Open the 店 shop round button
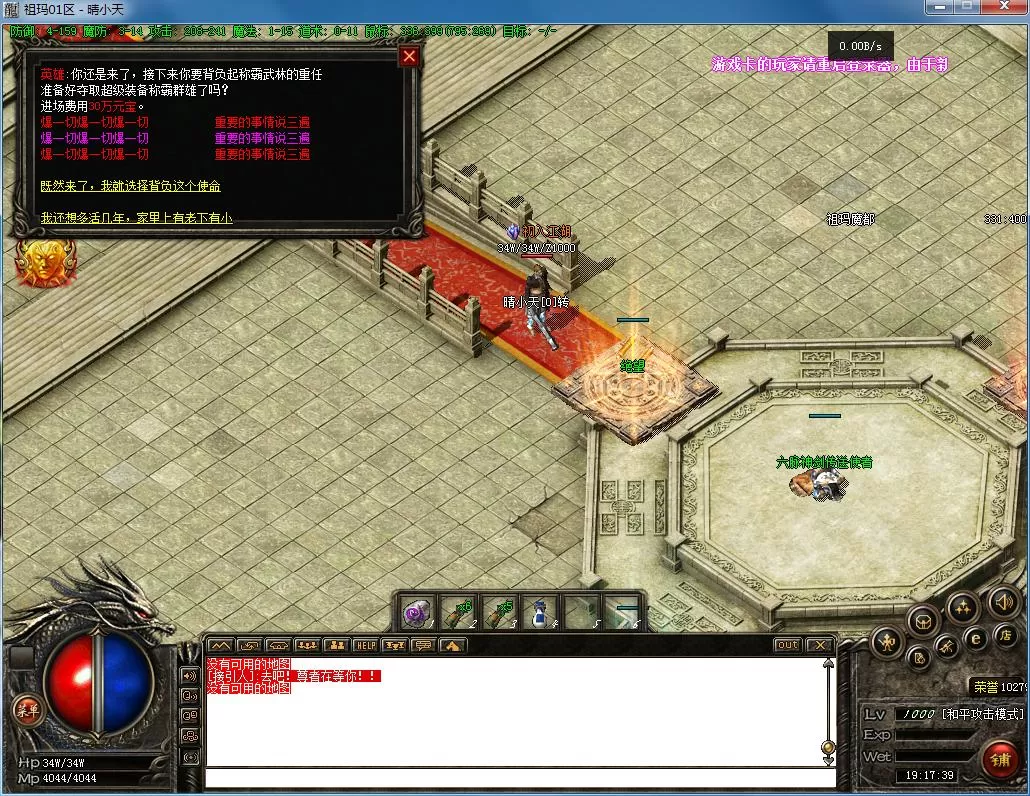The width and height of the screenshot is (1030, 796). pos(1006,636)
